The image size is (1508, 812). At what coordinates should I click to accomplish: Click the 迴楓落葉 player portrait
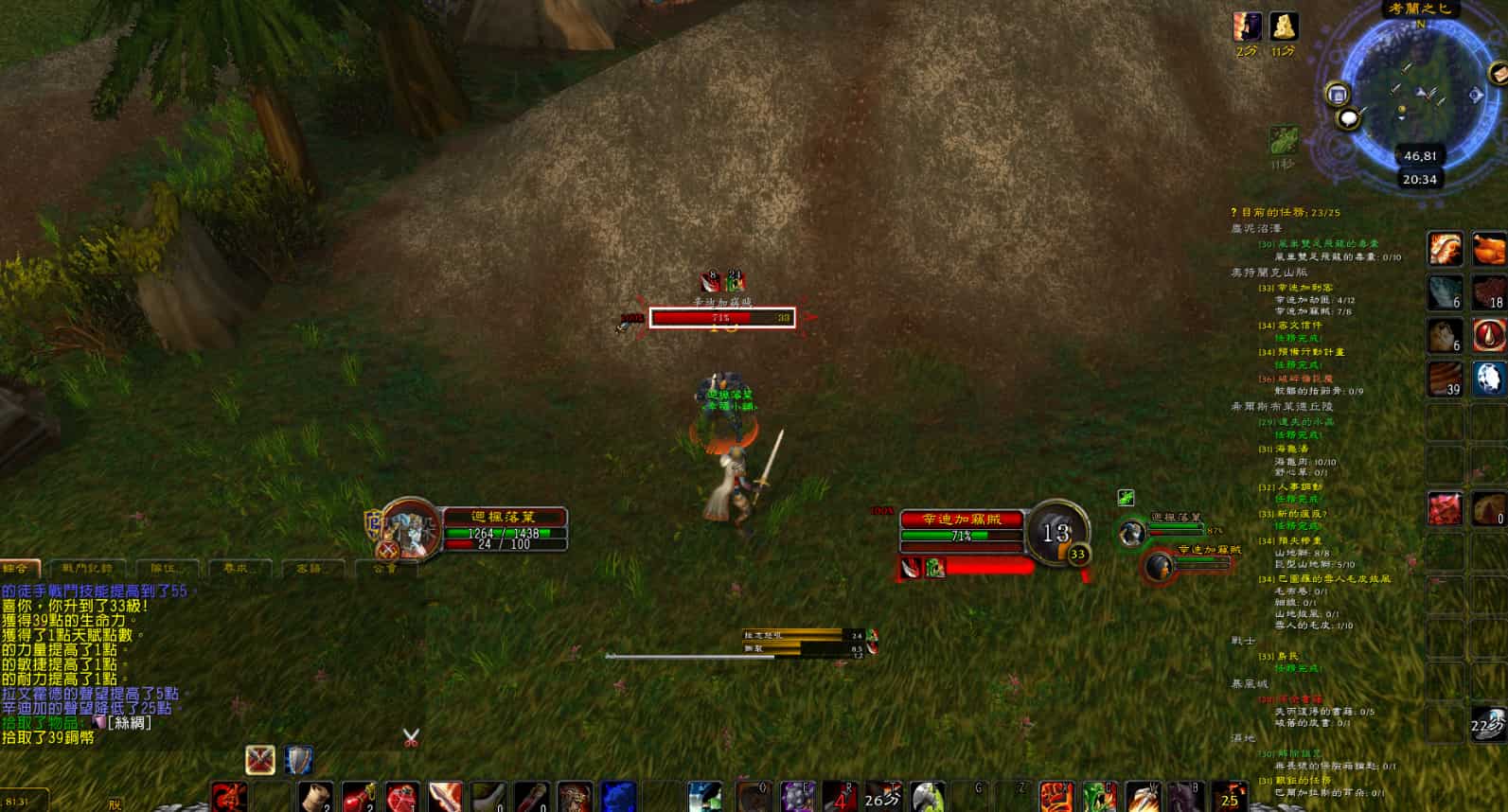409,526
